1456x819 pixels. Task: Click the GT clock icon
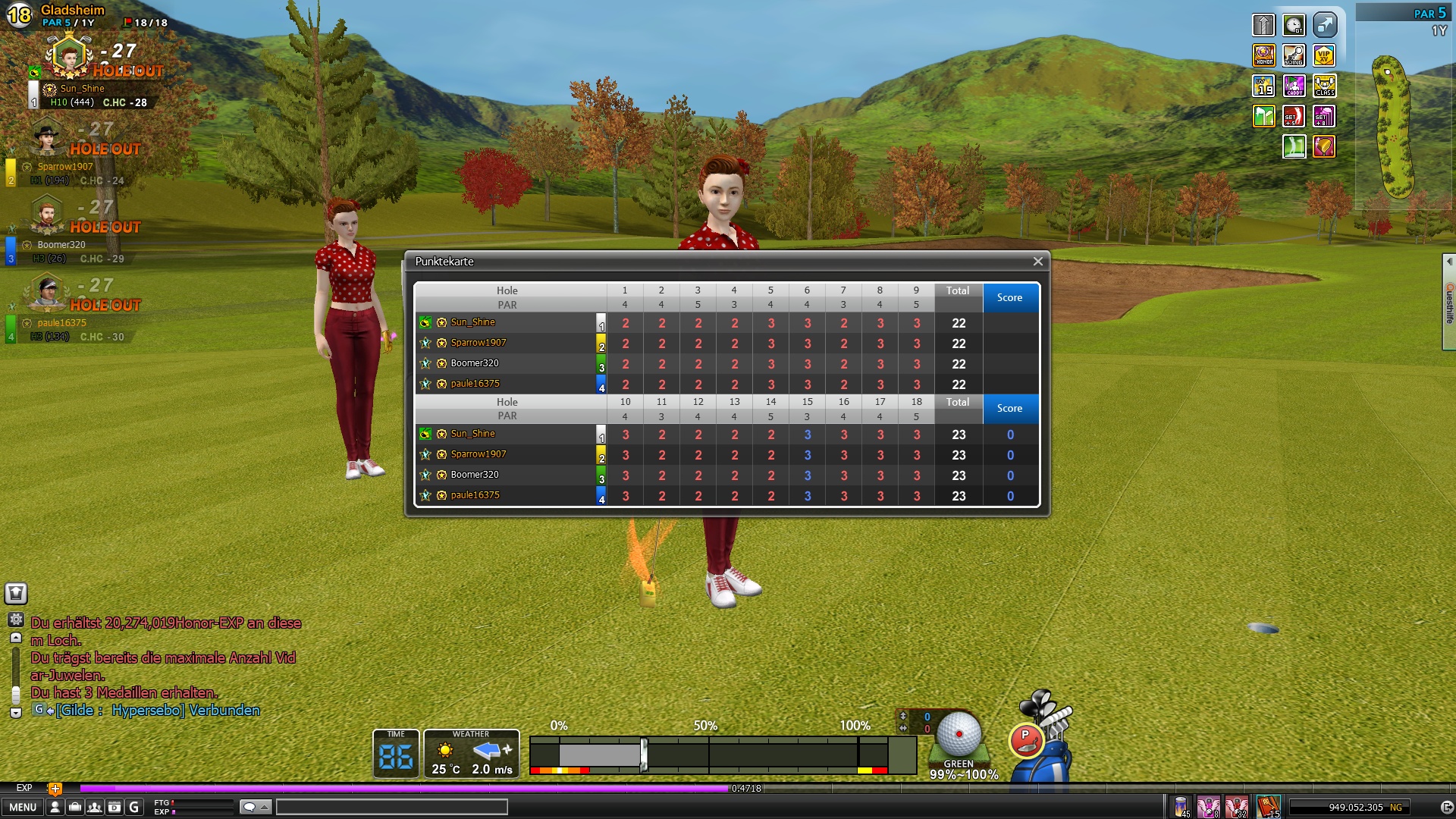(1294, 25)
